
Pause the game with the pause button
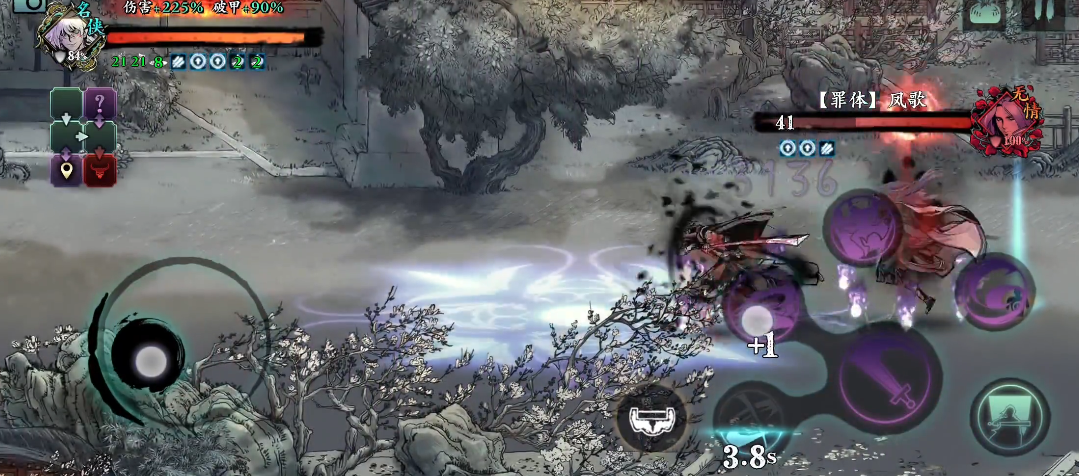click(x=1045, y=12)
